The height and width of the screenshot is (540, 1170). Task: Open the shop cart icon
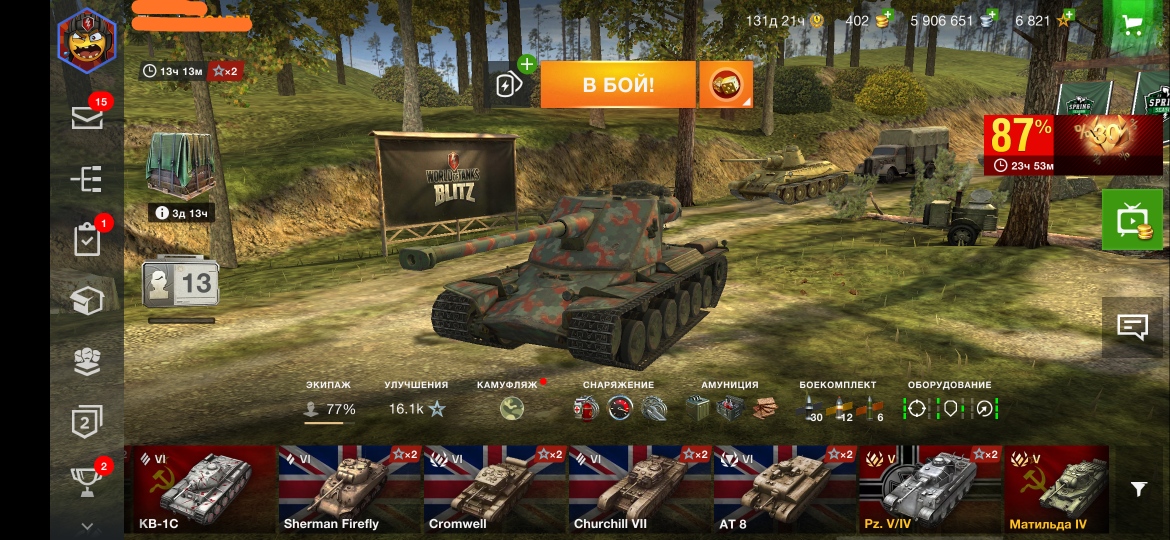pyautogui.click(x=1133, y=25)
